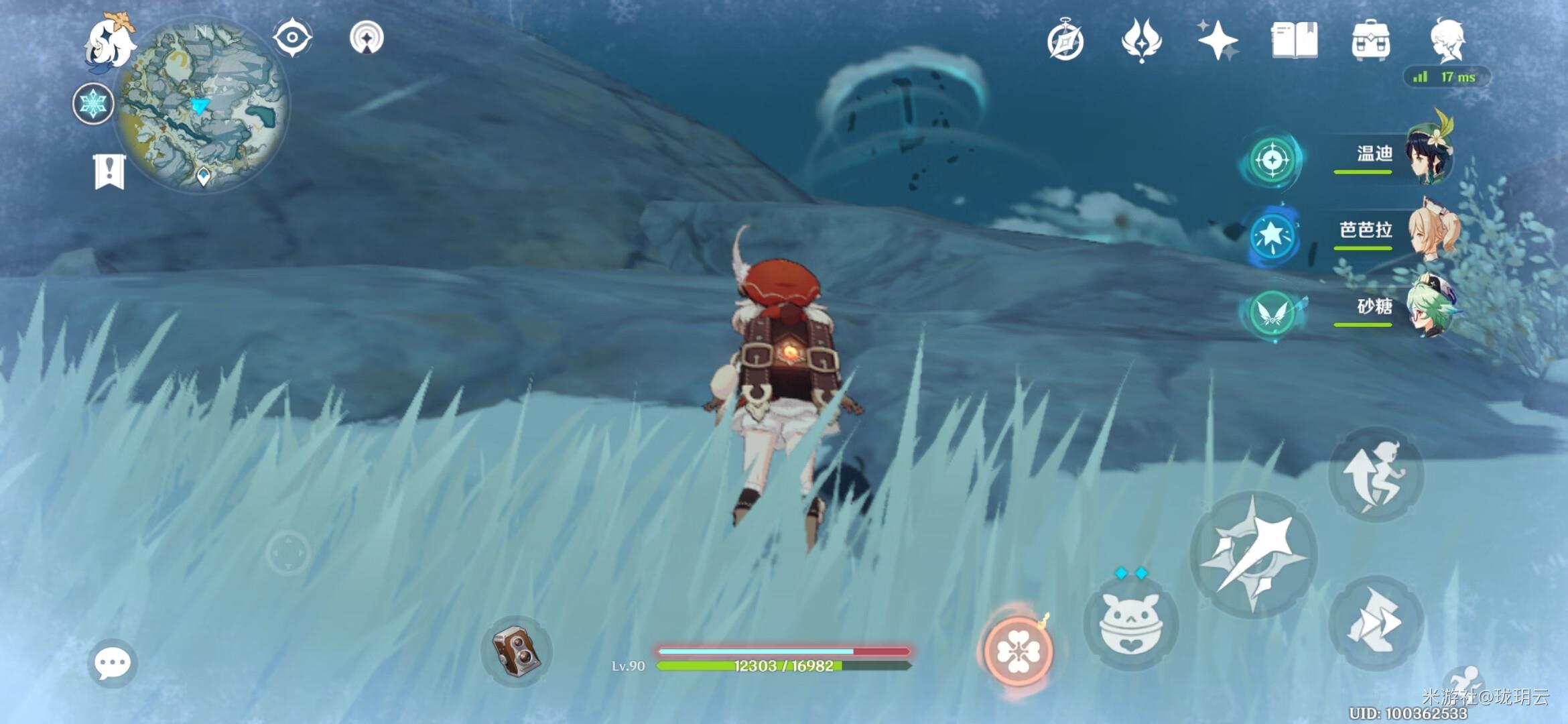Open the compass adventure icon
Screen dimensions: 1568x724
pyautogui.click(x=1065, y=41)
